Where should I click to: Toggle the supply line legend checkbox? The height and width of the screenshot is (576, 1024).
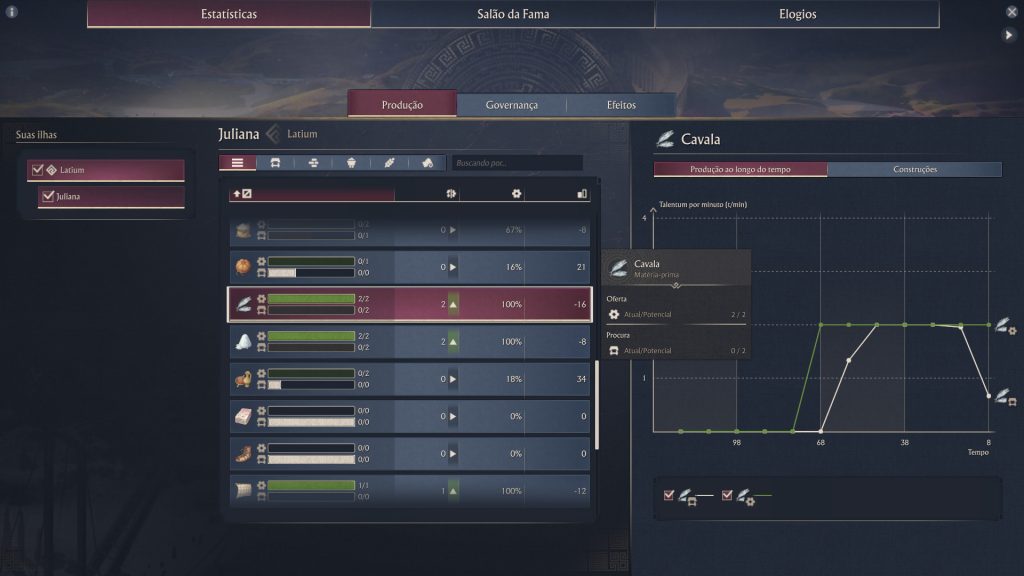[x=727, y=495]
